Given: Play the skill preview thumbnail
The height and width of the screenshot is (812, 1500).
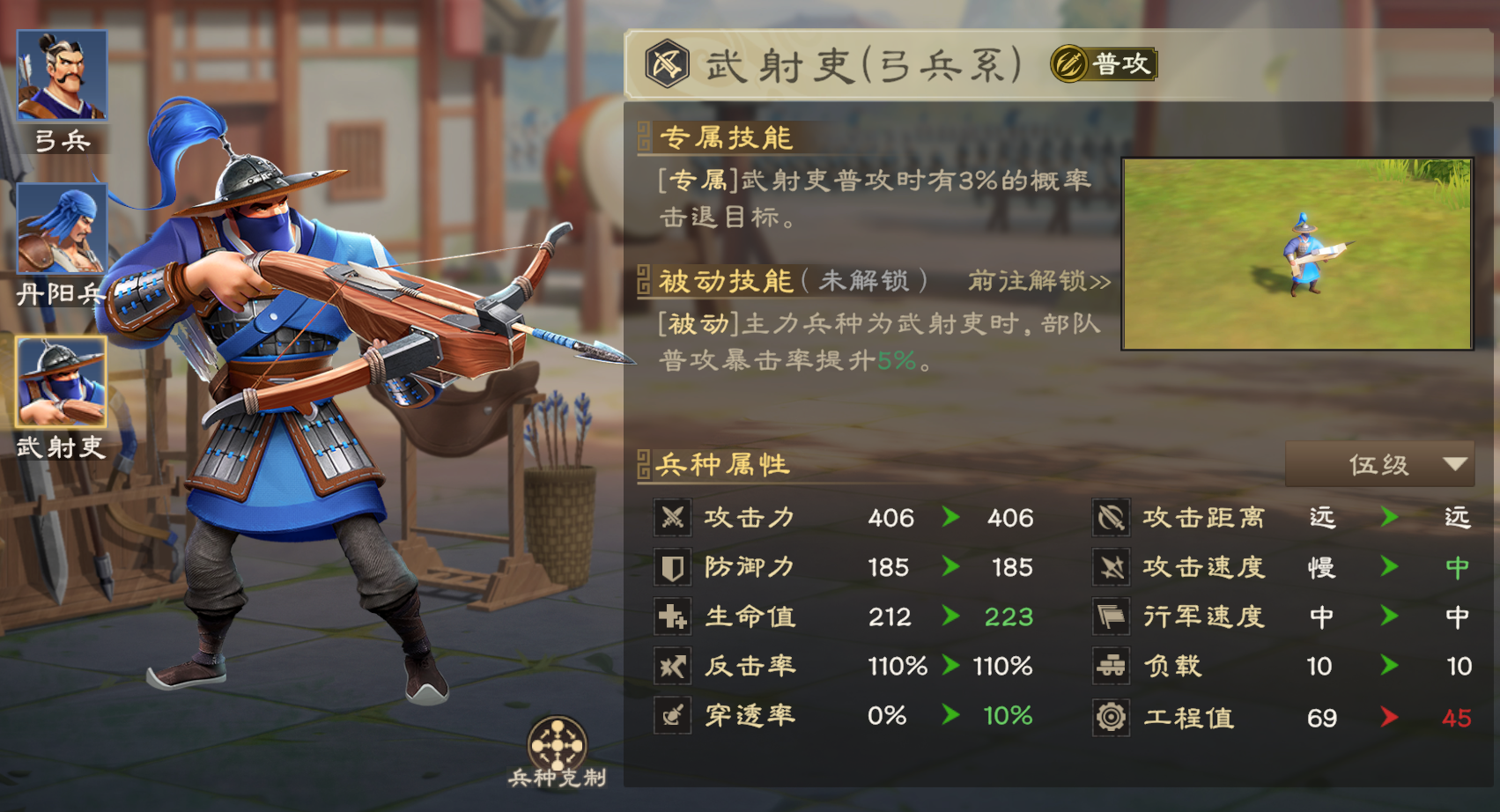Looking at the screenshot, I should (x=1297, y=255).
